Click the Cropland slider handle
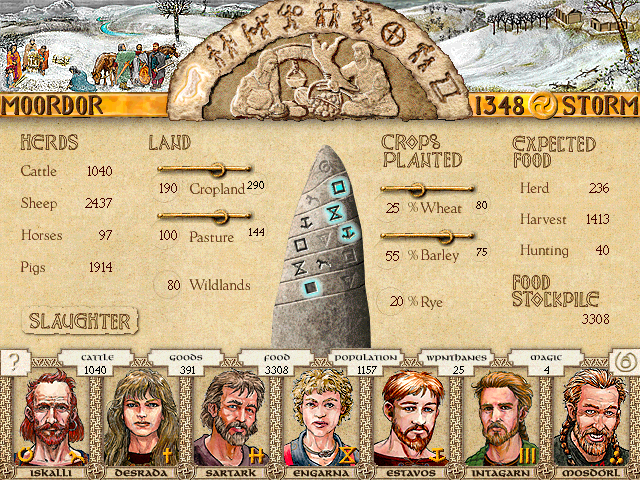Image resolution: width=640 pixels, height=480 pixels. coord(213,168)
